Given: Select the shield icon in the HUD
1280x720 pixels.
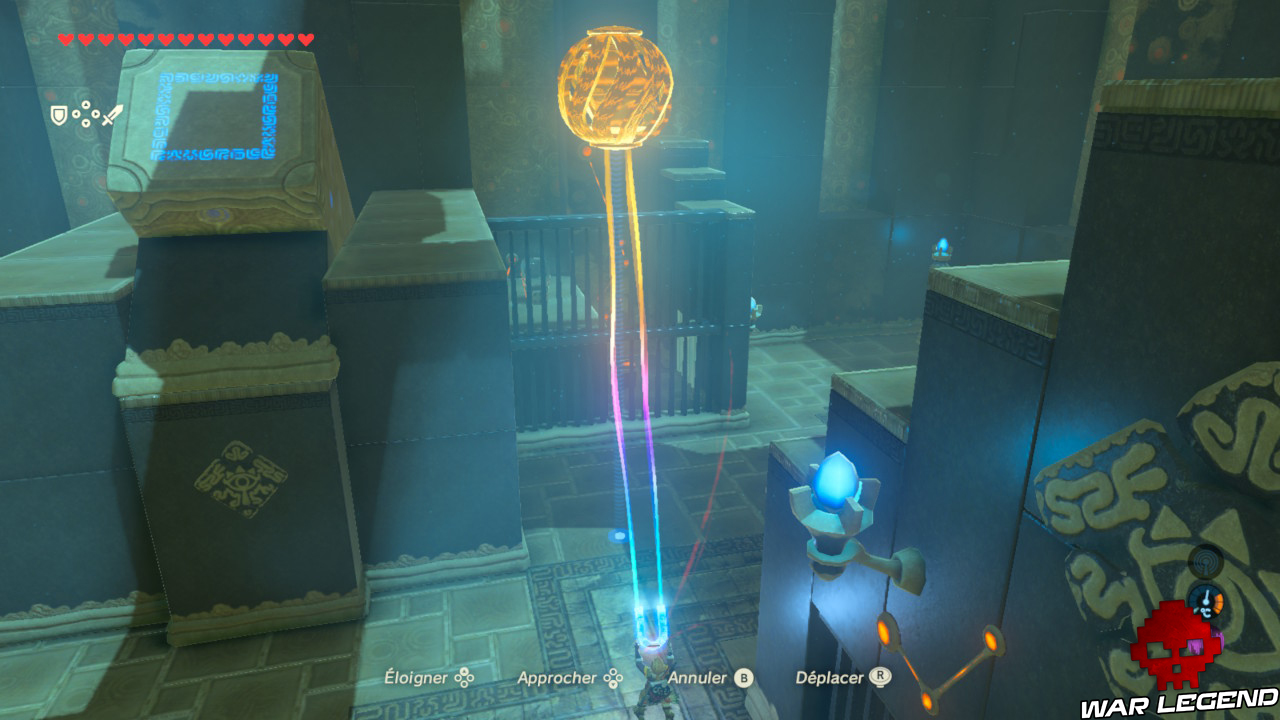Looking at the screenshot, I should tap(59, 113).
